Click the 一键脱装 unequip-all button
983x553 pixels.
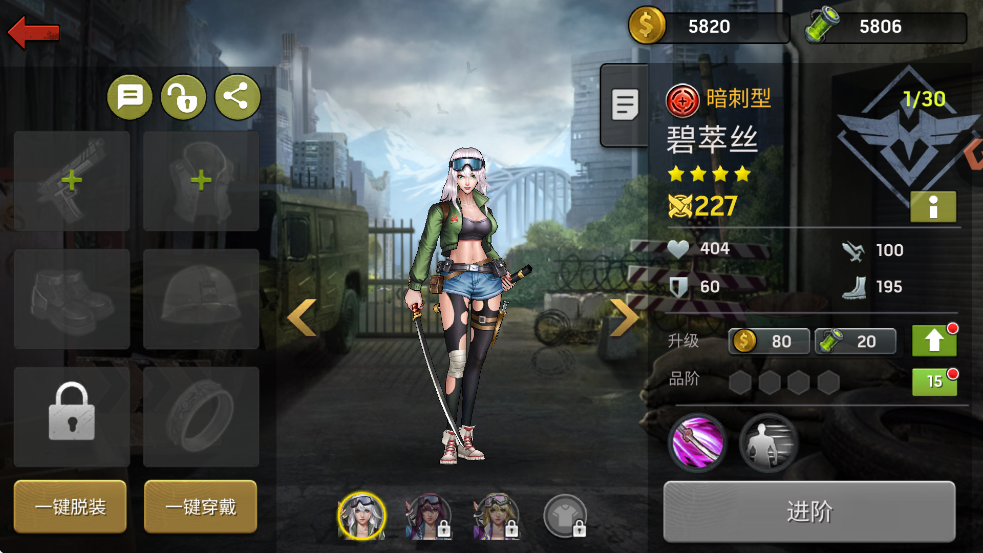(71, 507)
